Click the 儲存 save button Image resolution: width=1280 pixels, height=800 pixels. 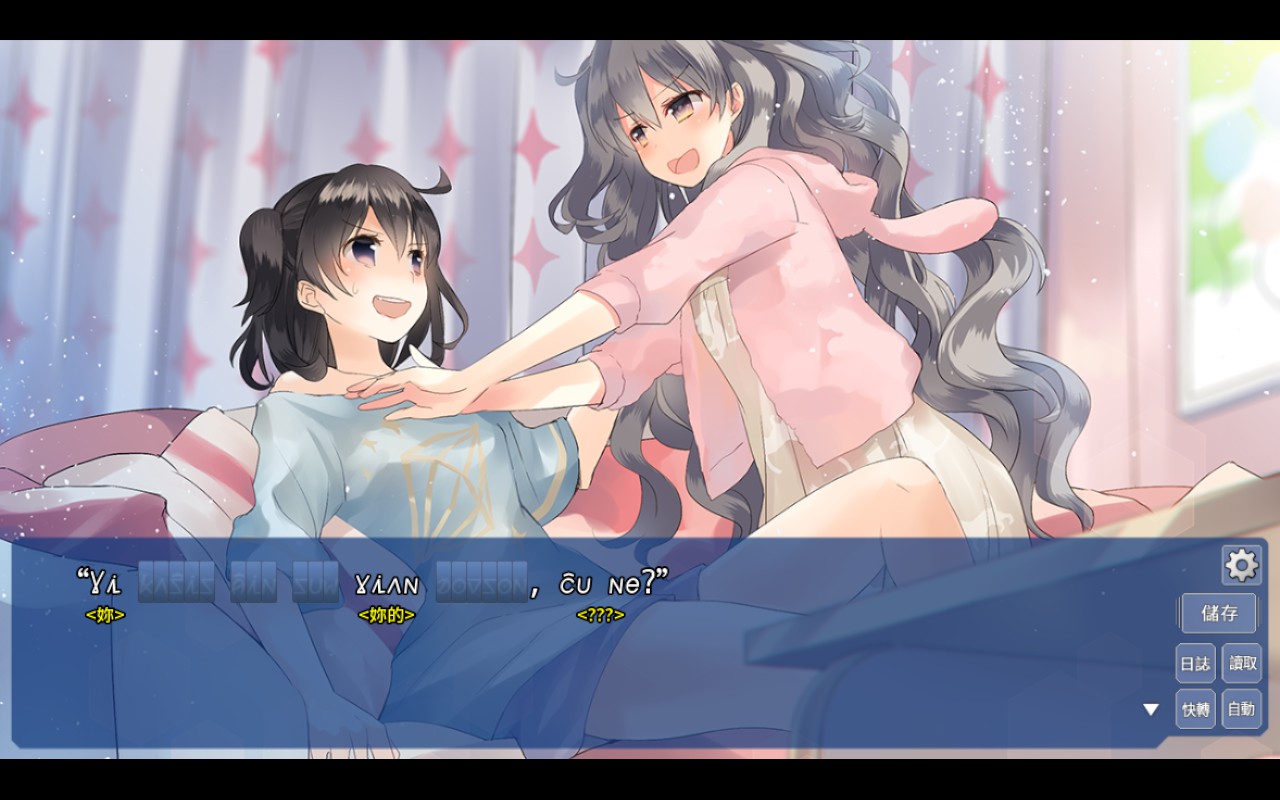1219,613
